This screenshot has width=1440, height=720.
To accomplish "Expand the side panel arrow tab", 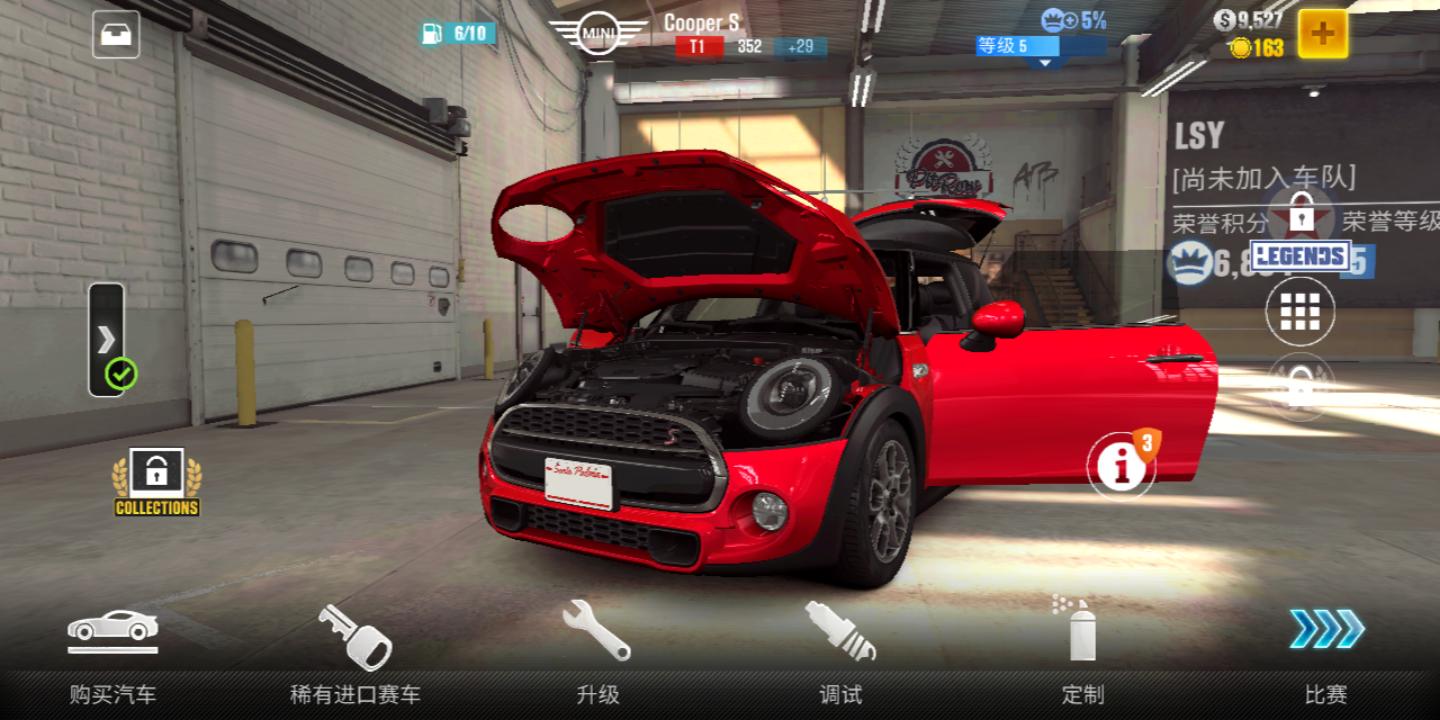I will (106, 339).
